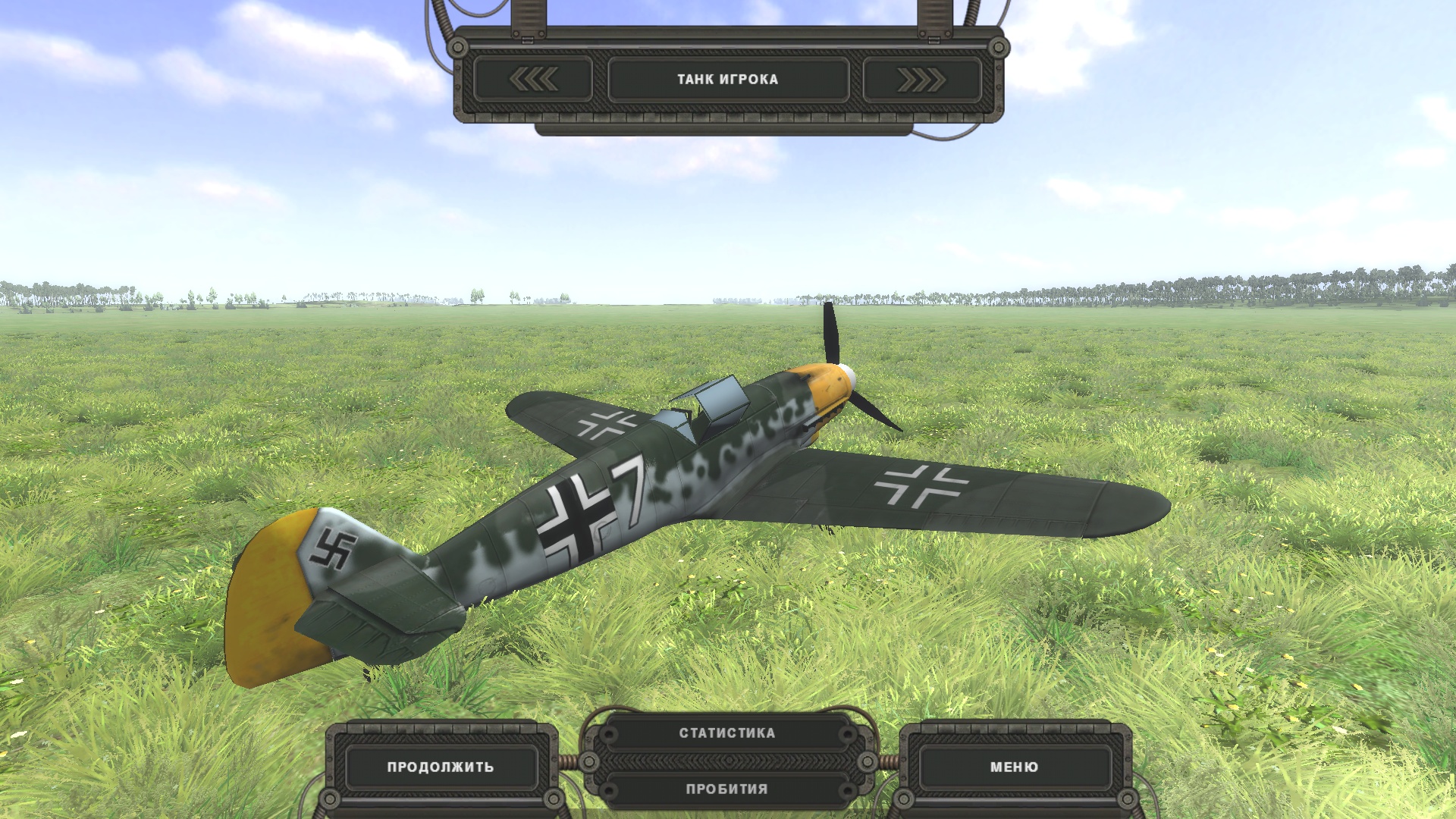The image size is (1456, 819).
Task: Show the ПРОБИТИЯ penetrations view
Action: [x=727, y=789]
